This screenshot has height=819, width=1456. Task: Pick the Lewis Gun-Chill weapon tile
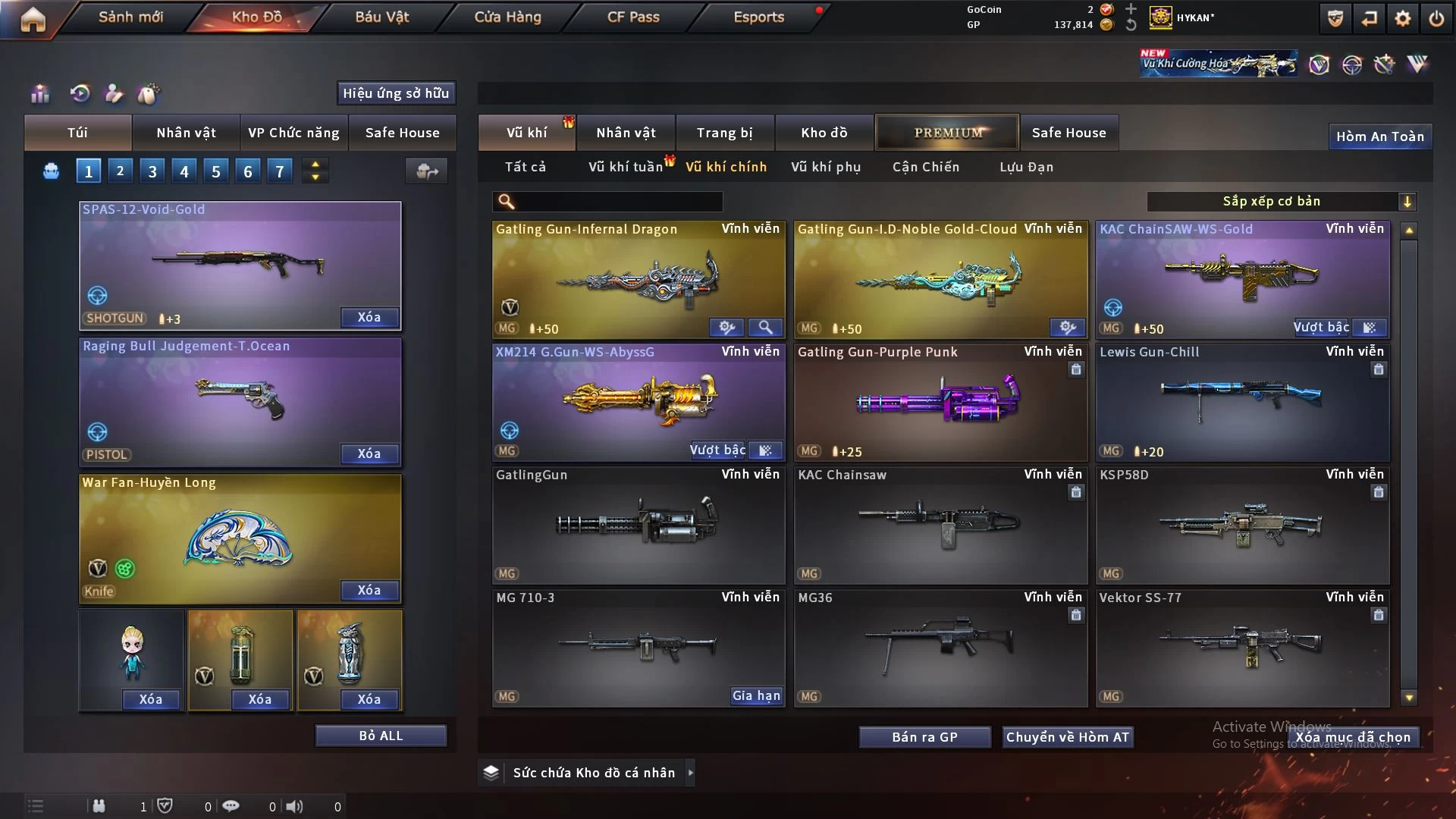[x=1241, y=402]
